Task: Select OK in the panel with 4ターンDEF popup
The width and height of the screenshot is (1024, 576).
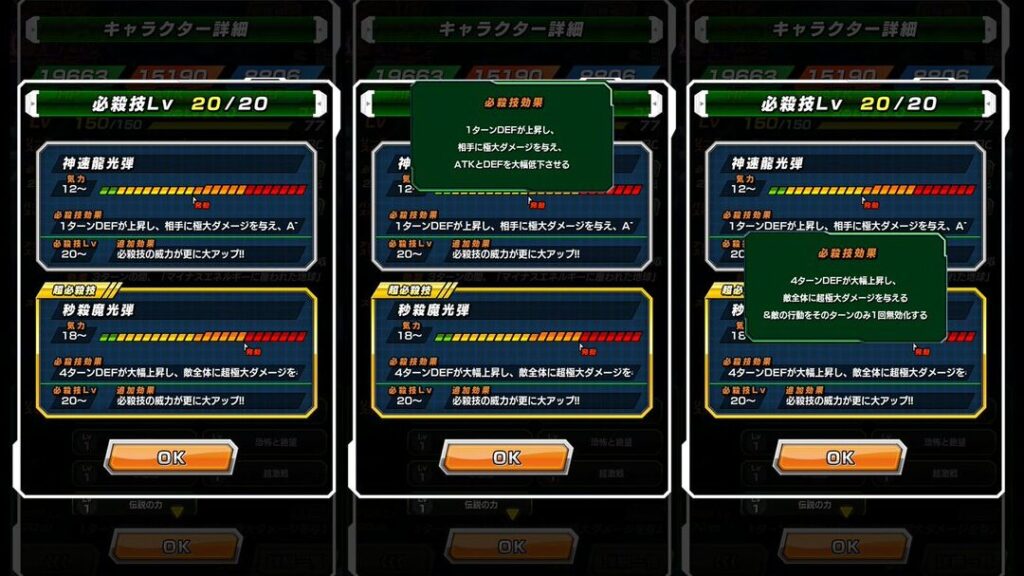Action: coord(840,457)
